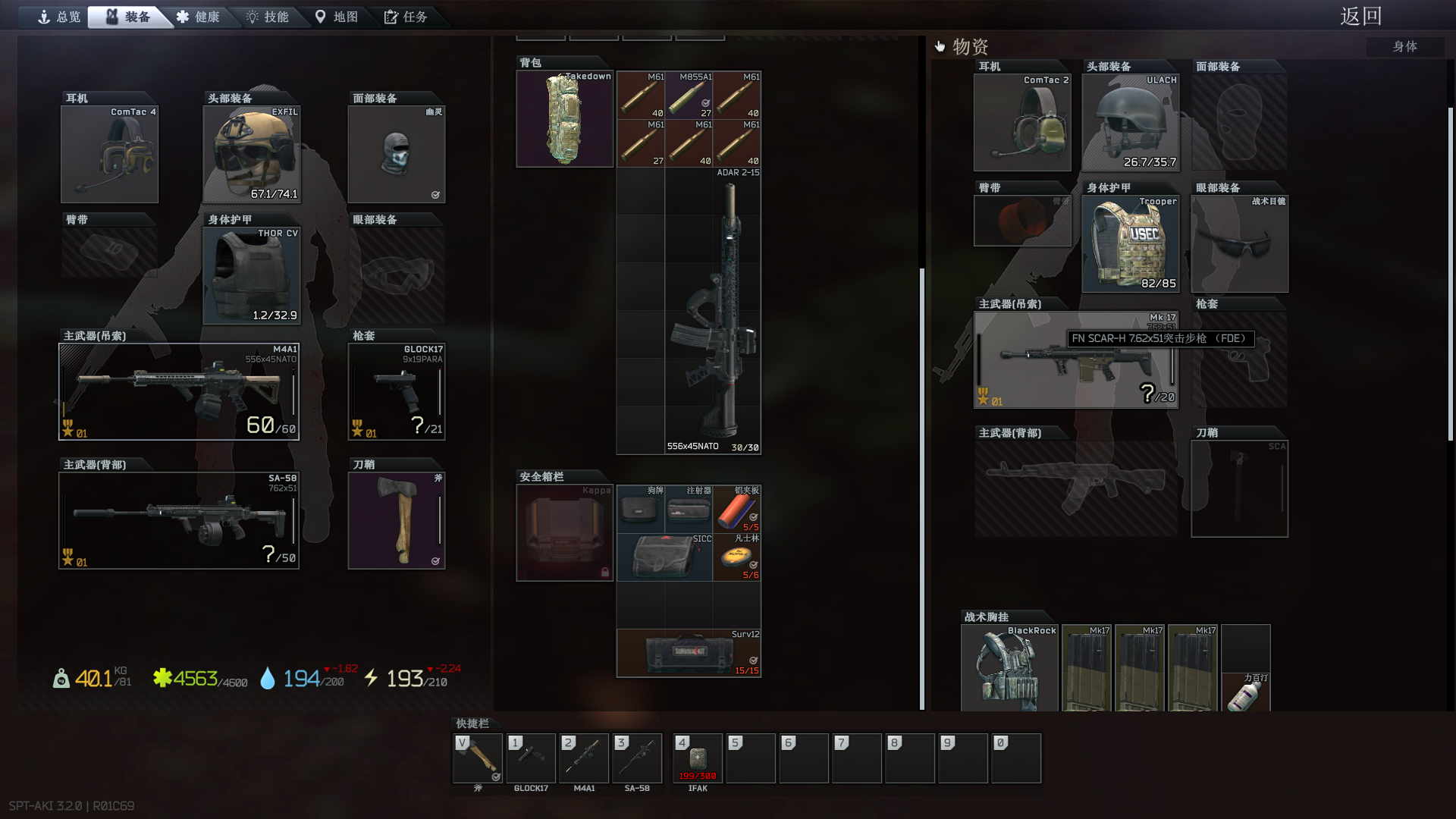Select the 身体 body tab
The width and height of the screenshot is (1456, 819).
coord(1404,46)
